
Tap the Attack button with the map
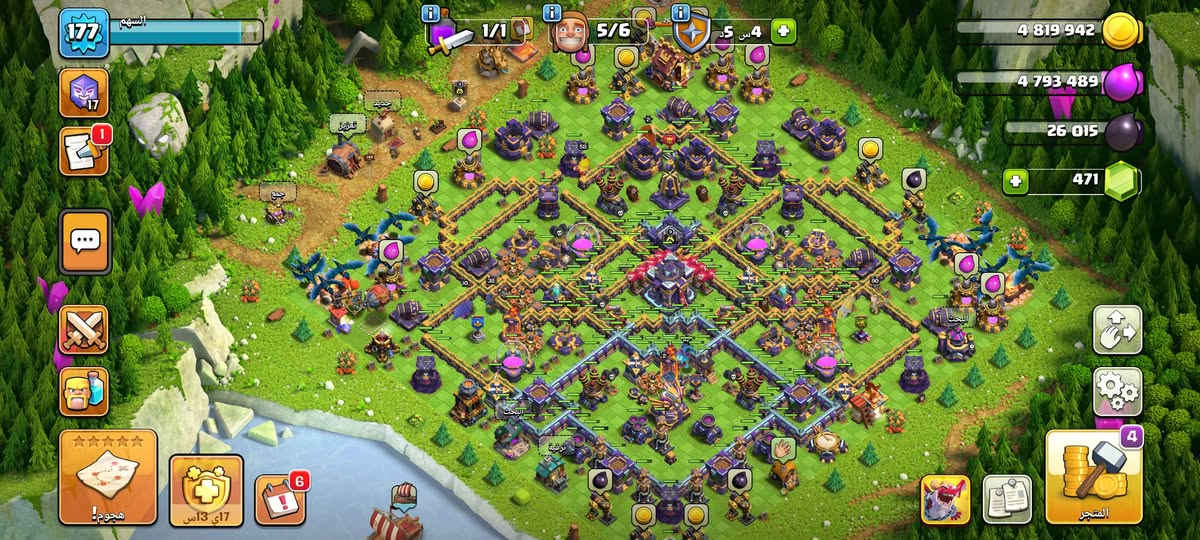(108, 478)
